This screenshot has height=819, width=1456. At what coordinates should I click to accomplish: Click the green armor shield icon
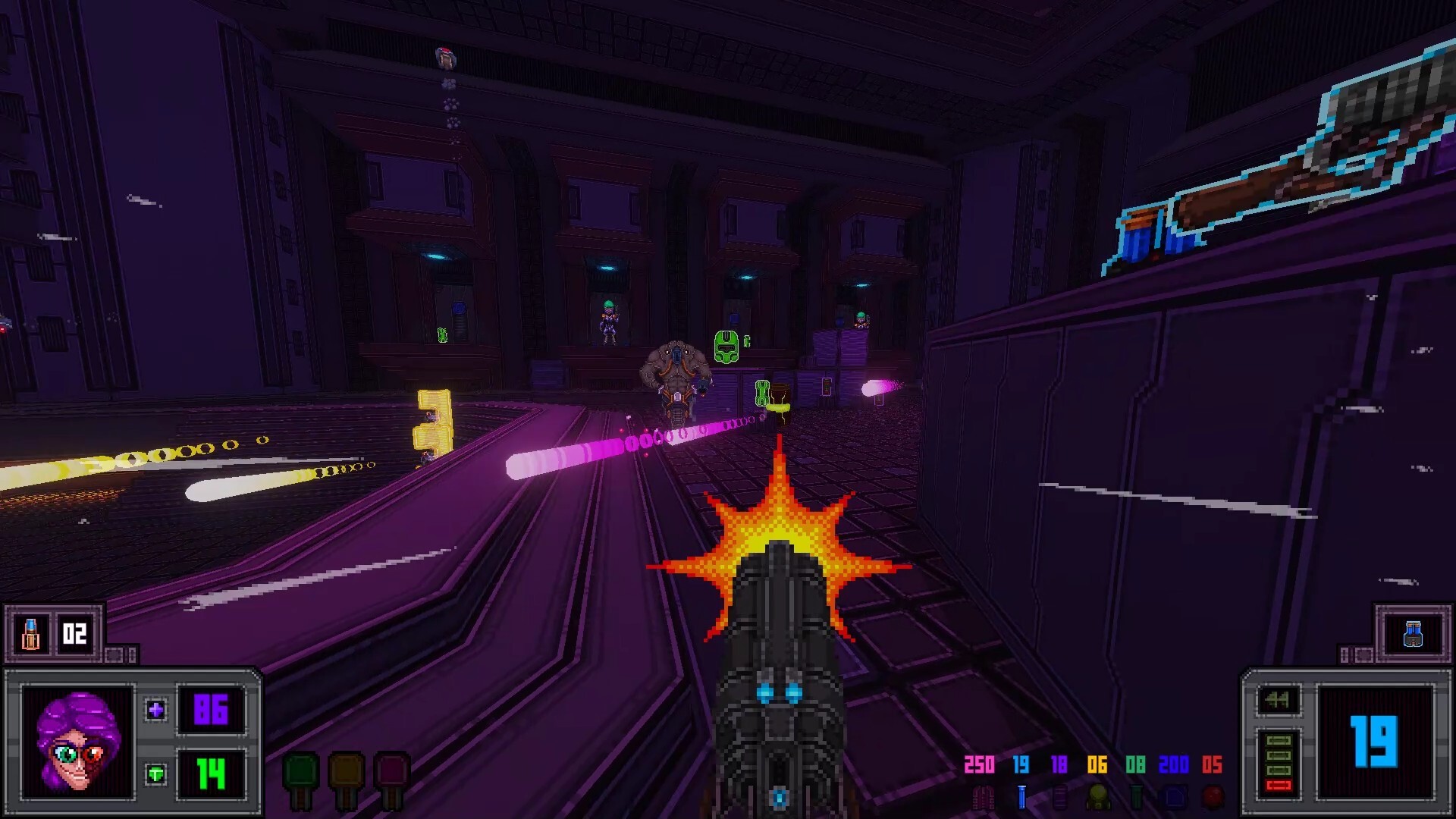(x=155, y=775)
